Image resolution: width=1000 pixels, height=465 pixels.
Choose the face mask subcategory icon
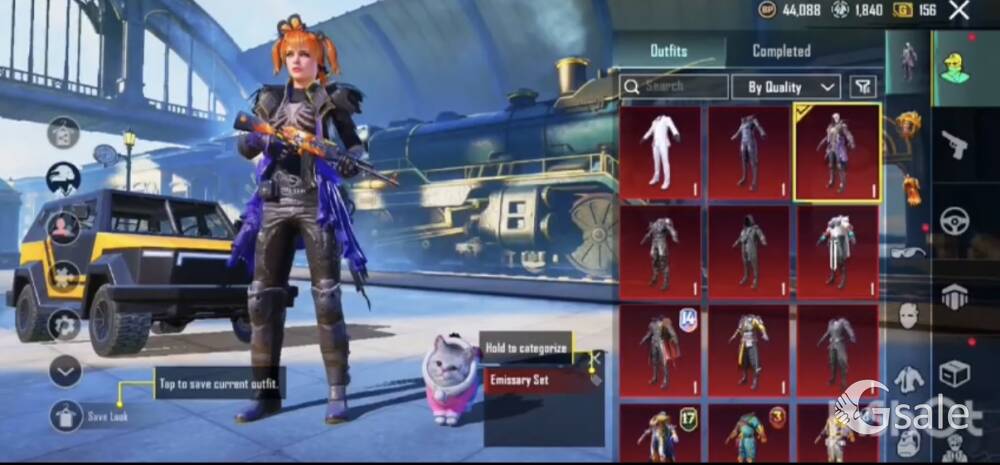coord(908,315)
